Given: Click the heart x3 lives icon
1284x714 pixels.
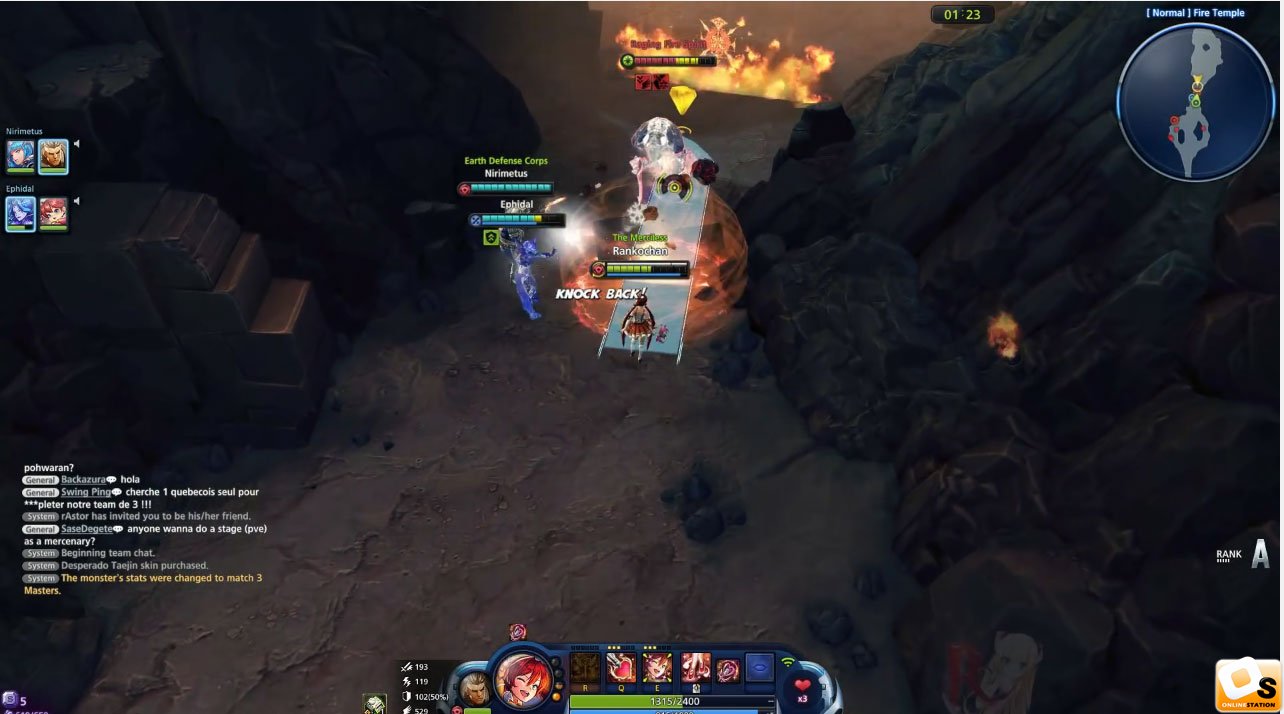Looking at the screenshot, I should 802,686.
